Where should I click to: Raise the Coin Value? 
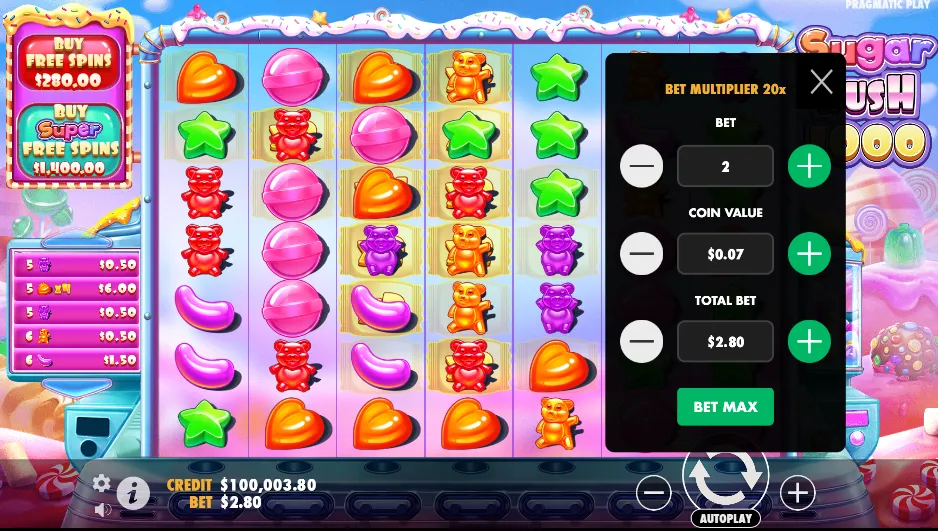(809, 254)
